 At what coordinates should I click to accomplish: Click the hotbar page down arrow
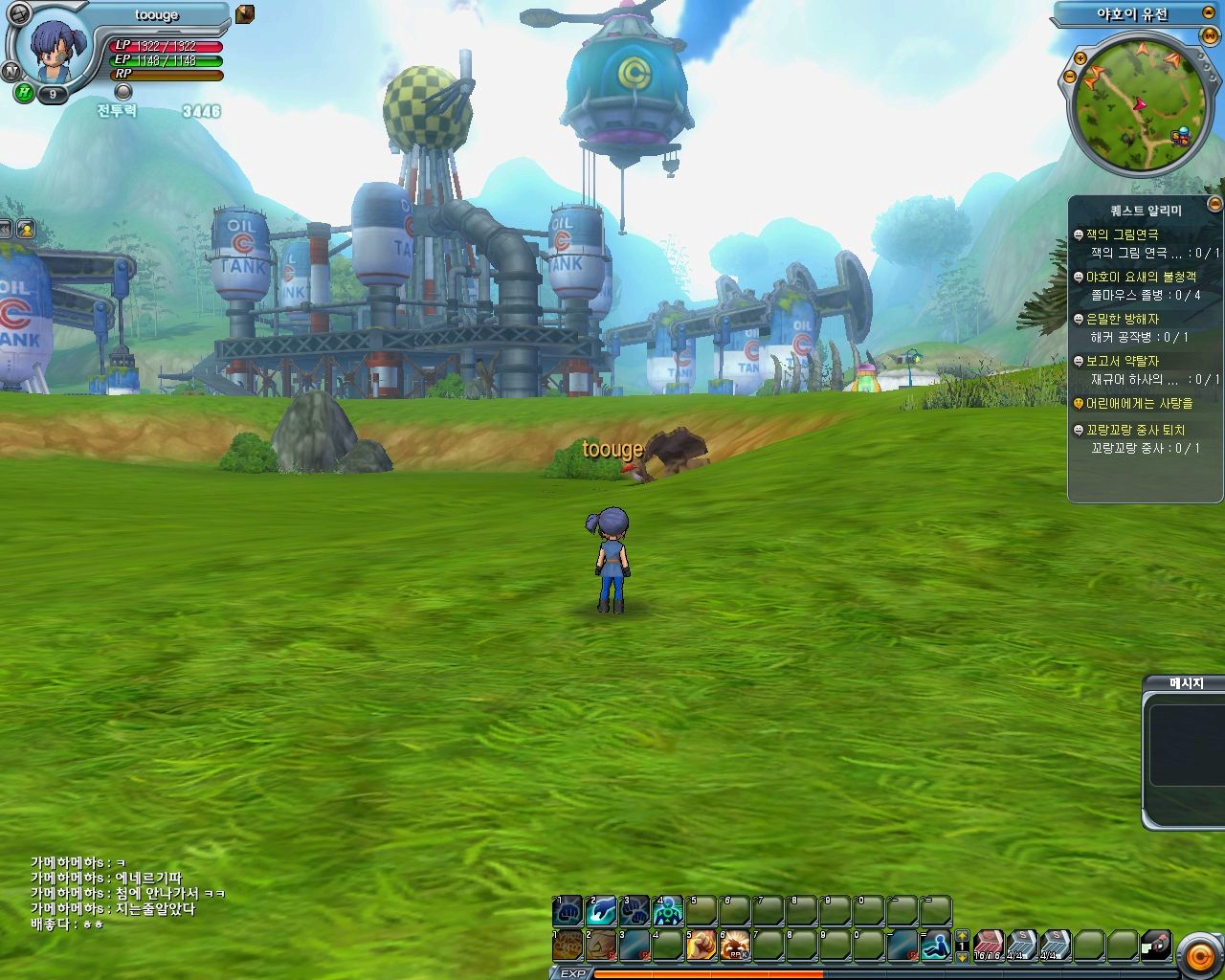pyautogui.click(x=963, y=956)
